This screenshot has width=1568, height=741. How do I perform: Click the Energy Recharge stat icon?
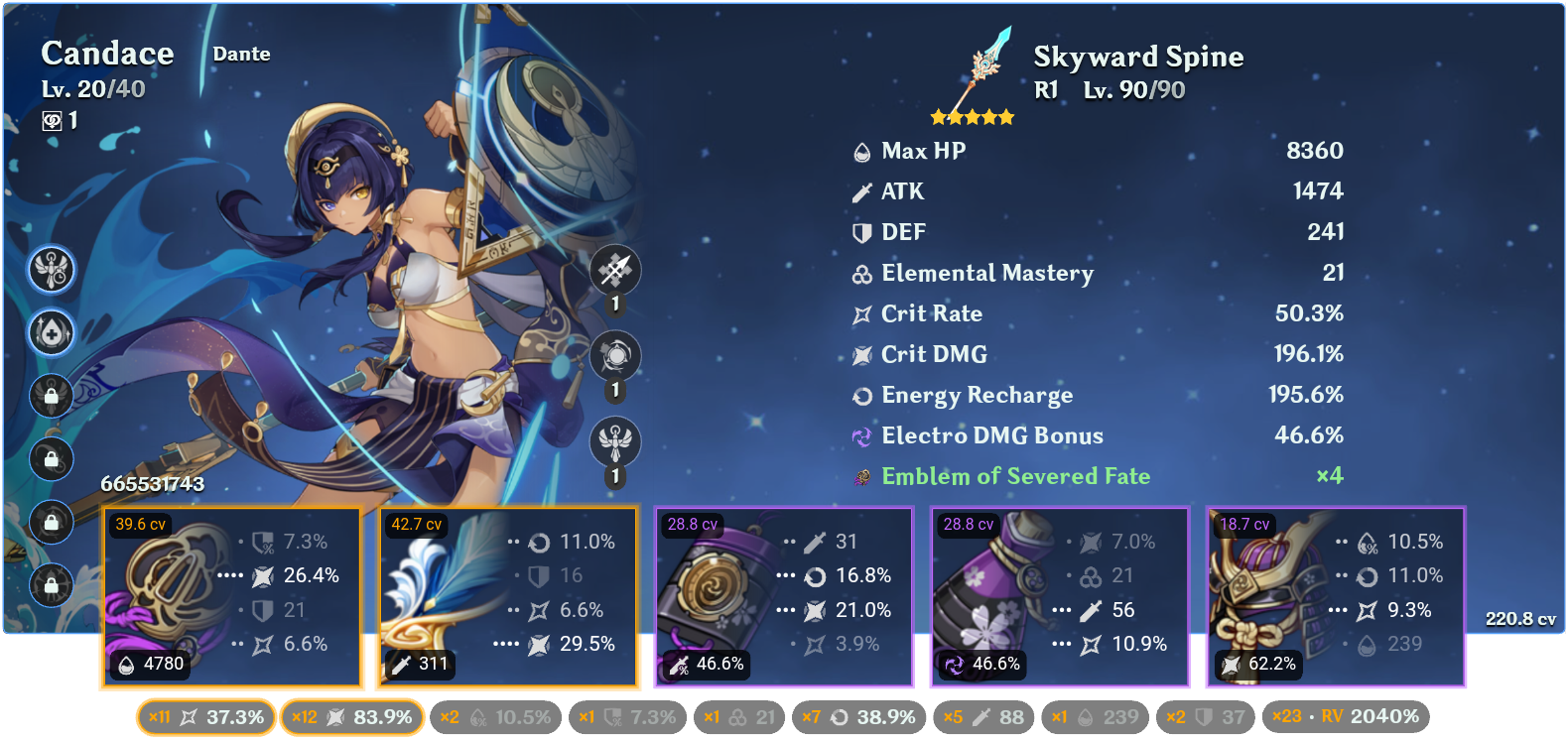click(x=862, y=395)
